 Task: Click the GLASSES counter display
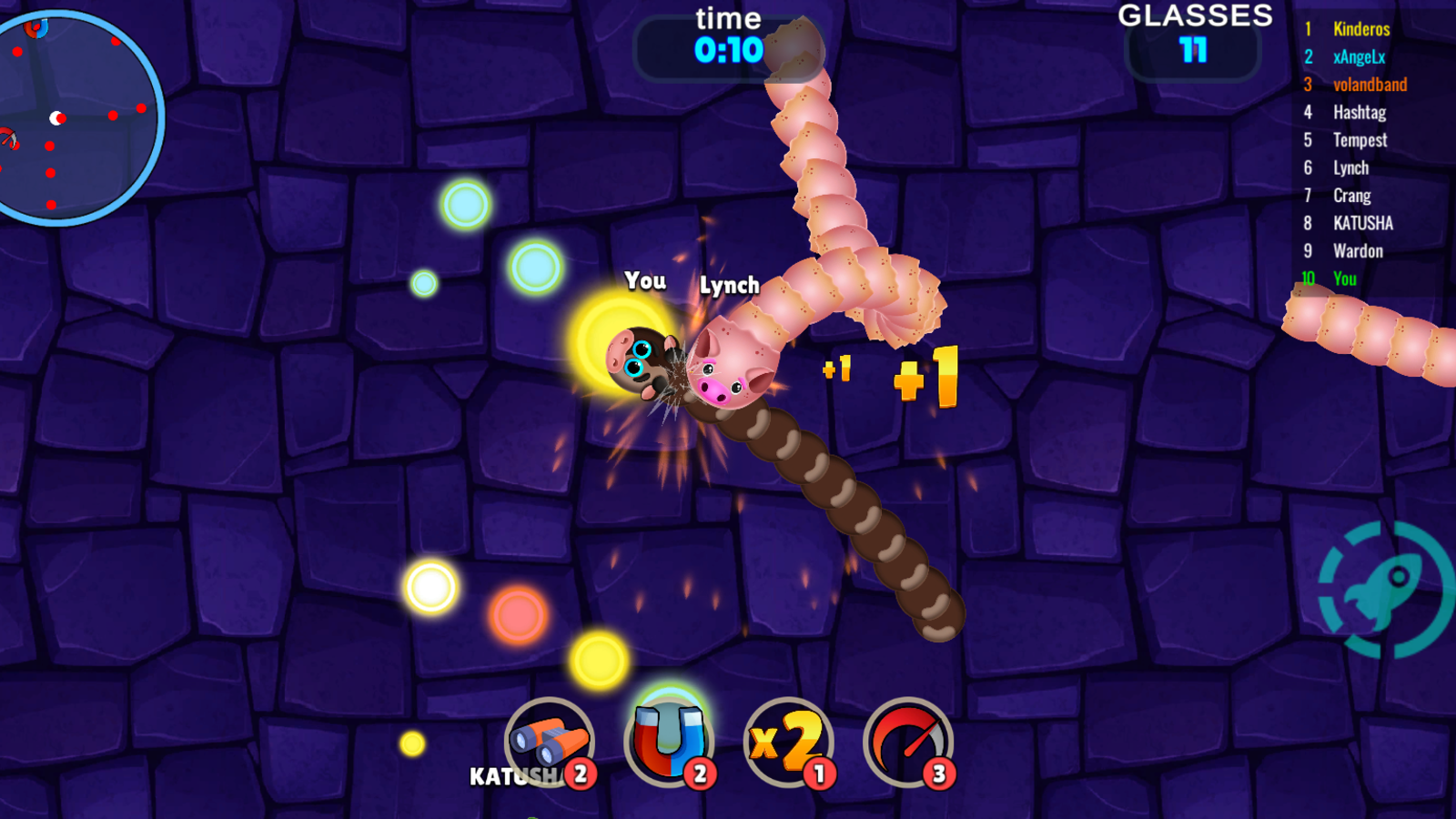(1195, 36)
